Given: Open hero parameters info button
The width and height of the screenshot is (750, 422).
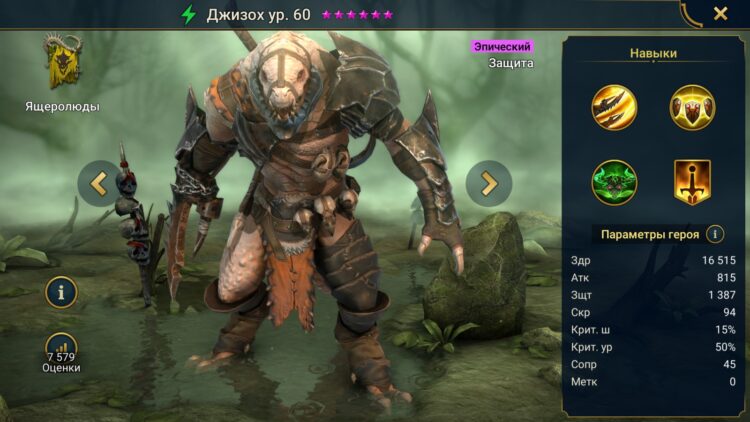Looking at the screenshot, I should coord(715,234).
